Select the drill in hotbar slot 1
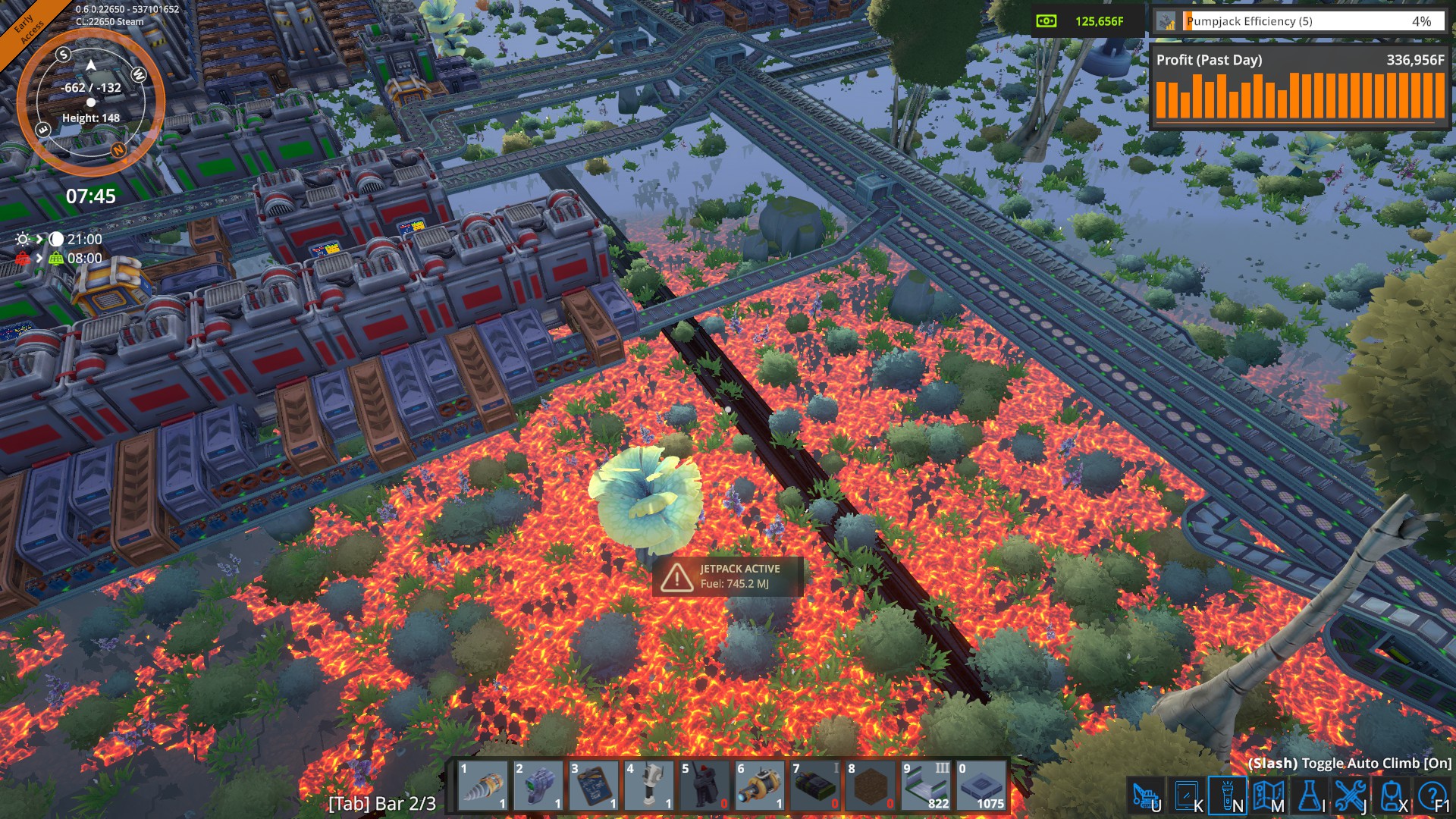Screen dimensions: 1456x819 [x=483, y=786]
